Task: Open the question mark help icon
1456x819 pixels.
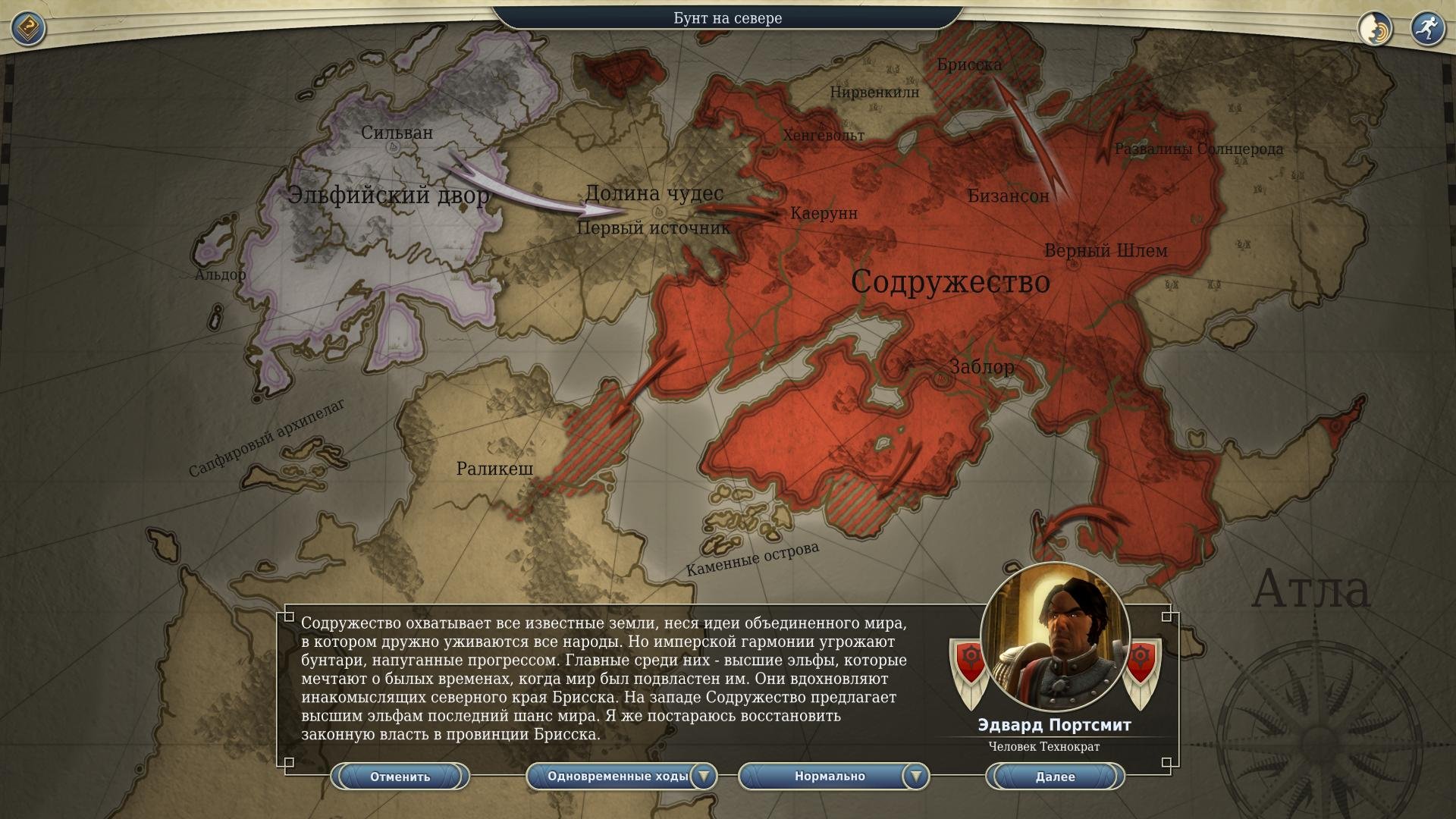Action: [x=29, y=29]
